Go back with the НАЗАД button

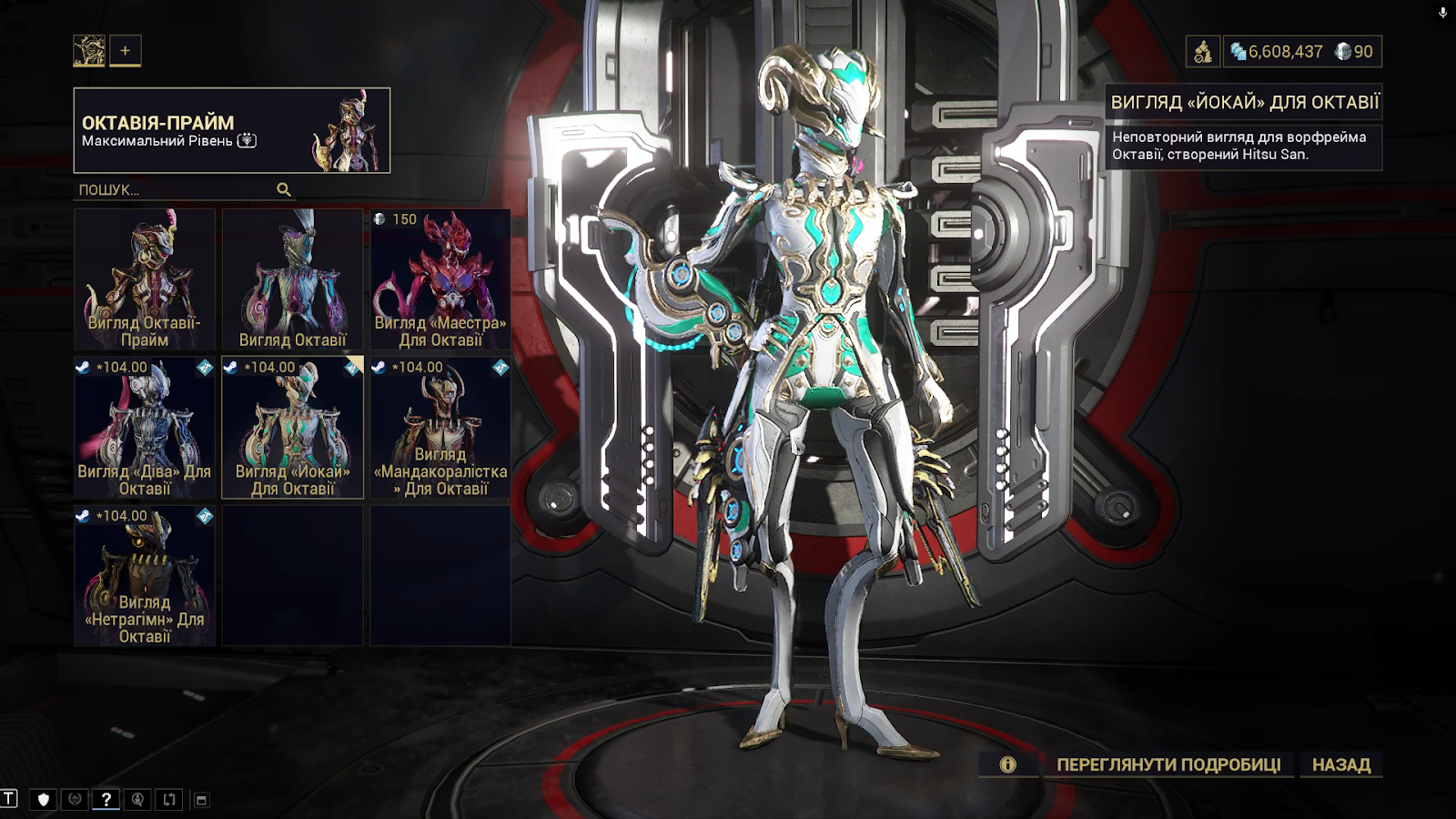click(x=1341, y=765)
